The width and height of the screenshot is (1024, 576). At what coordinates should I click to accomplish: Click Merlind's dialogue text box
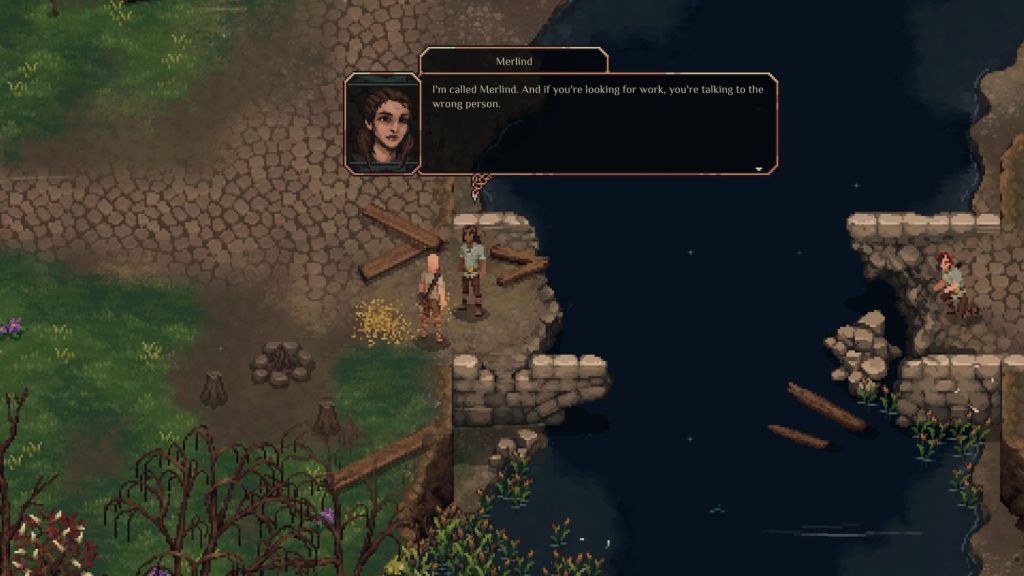coord(598,124)
